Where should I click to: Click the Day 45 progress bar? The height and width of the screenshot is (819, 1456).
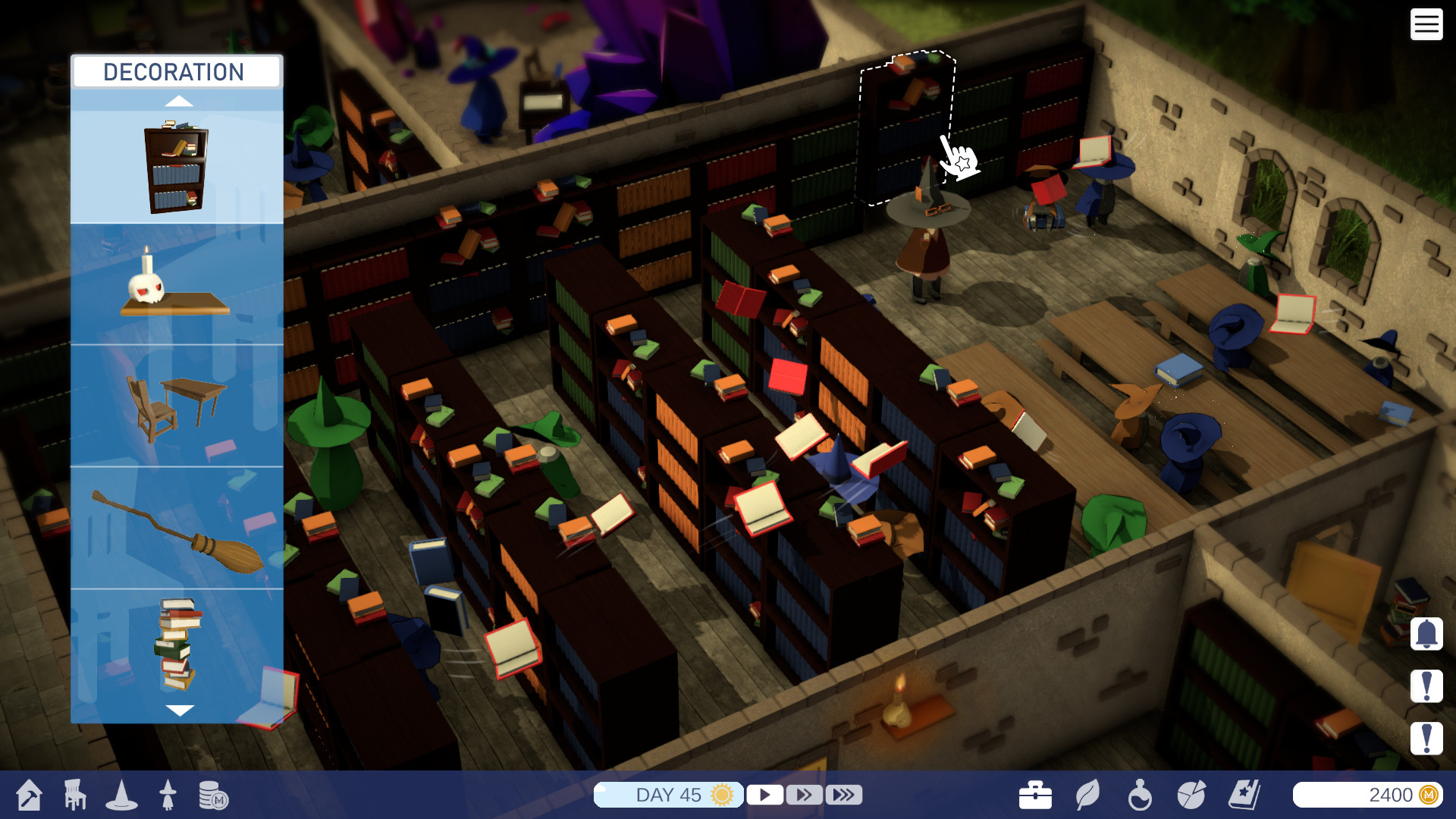[x=668, y=795]
